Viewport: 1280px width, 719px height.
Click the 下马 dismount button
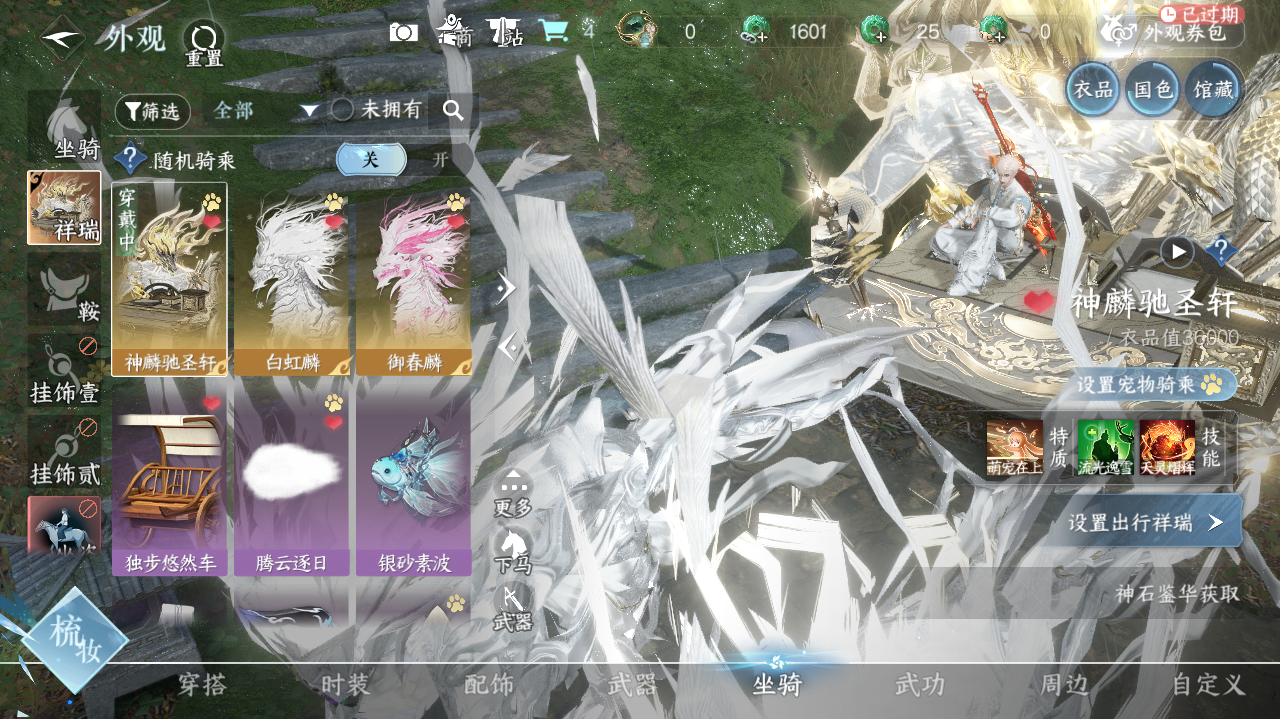coord(513,549)
